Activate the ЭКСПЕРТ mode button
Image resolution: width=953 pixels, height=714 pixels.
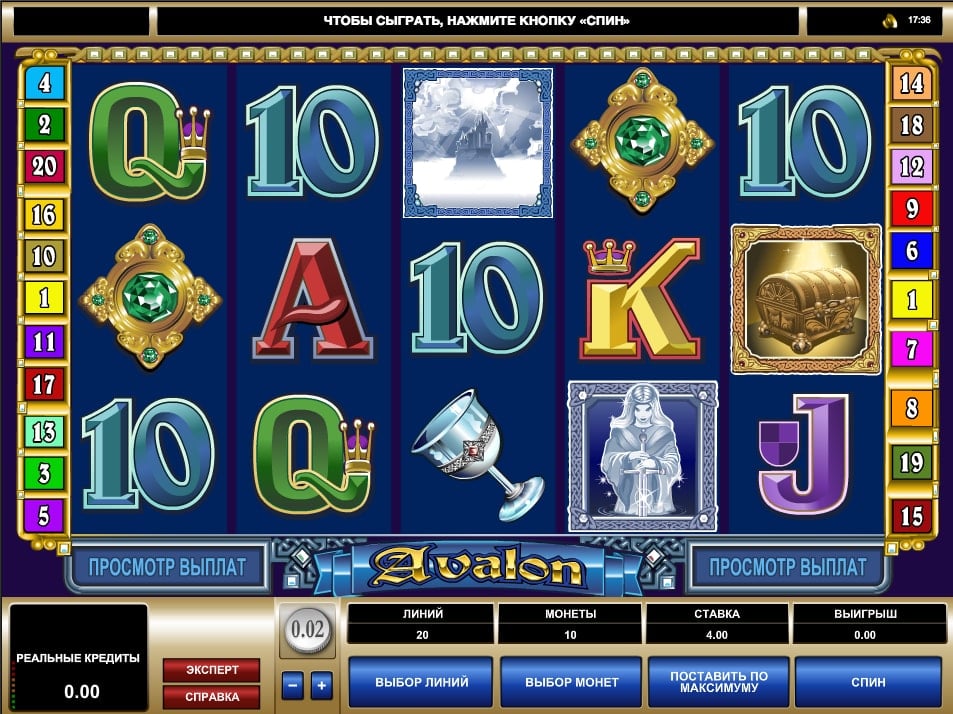point(211,668)
